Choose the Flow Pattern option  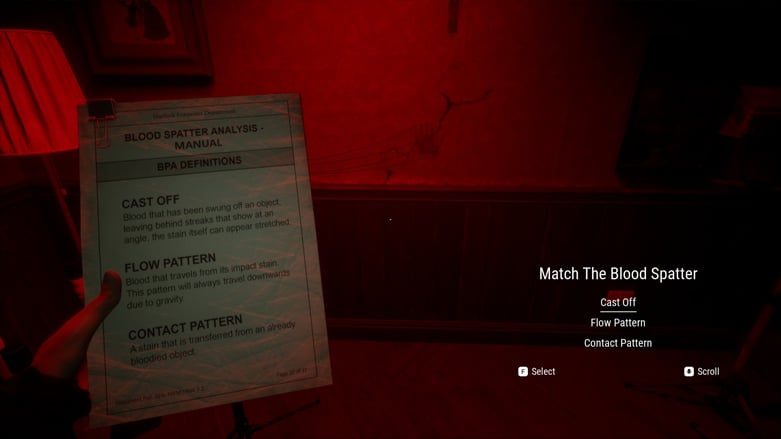(x=618, y=323)
